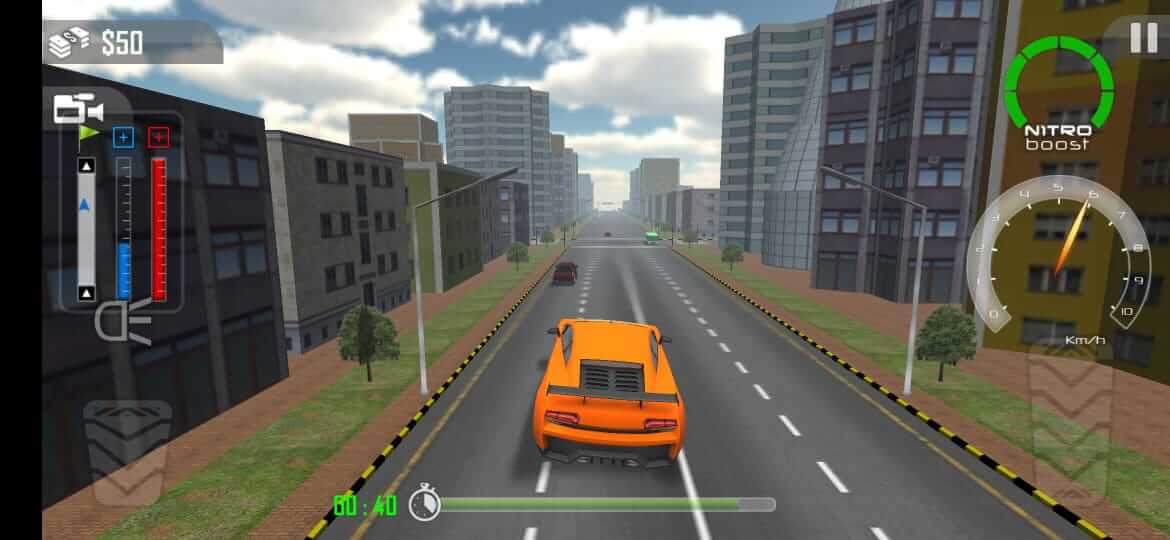Click the red plus button
Screen dimensions: 1170x540
(x=158, y=137)
